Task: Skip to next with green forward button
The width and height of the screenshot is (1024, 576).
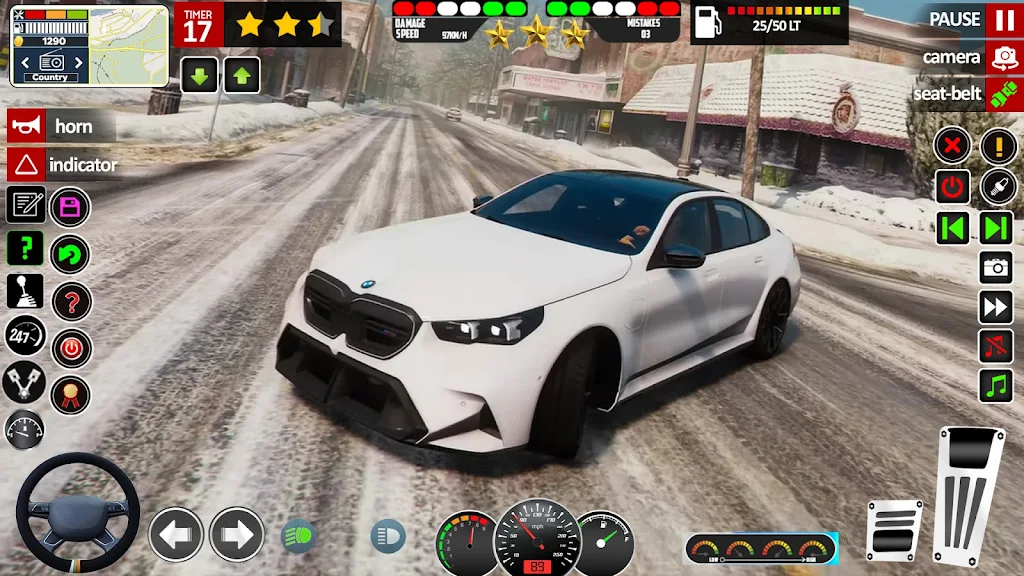Action: point(996,227)
